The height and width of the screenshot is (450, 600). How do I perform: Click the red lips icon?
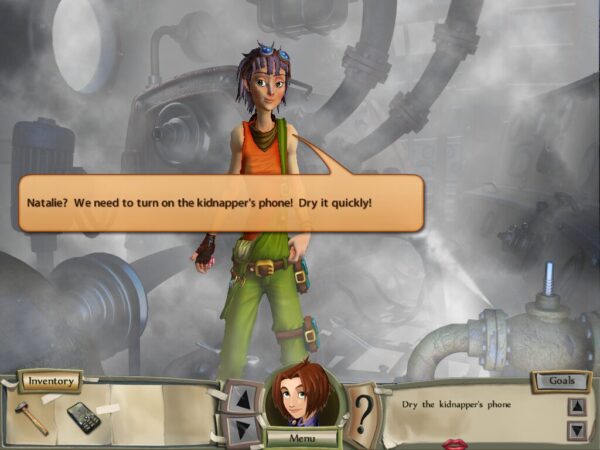tap(454, 443)
